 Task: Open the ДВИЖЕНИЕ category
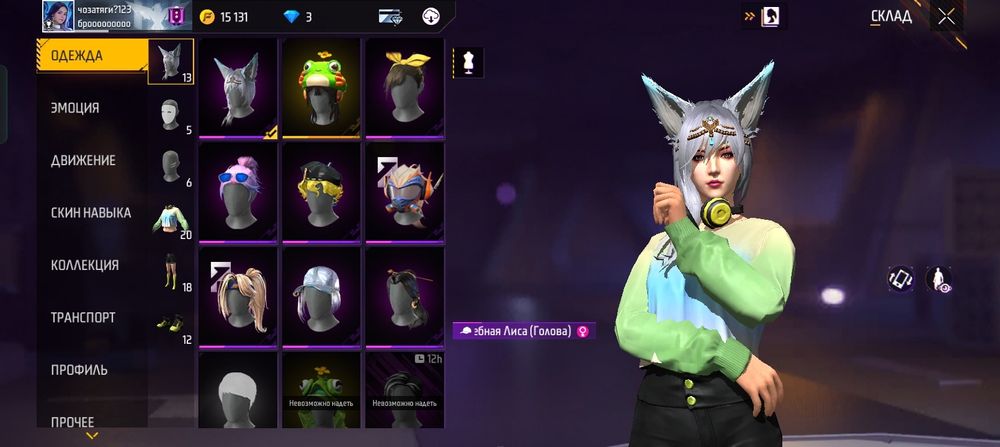point(83,161)
